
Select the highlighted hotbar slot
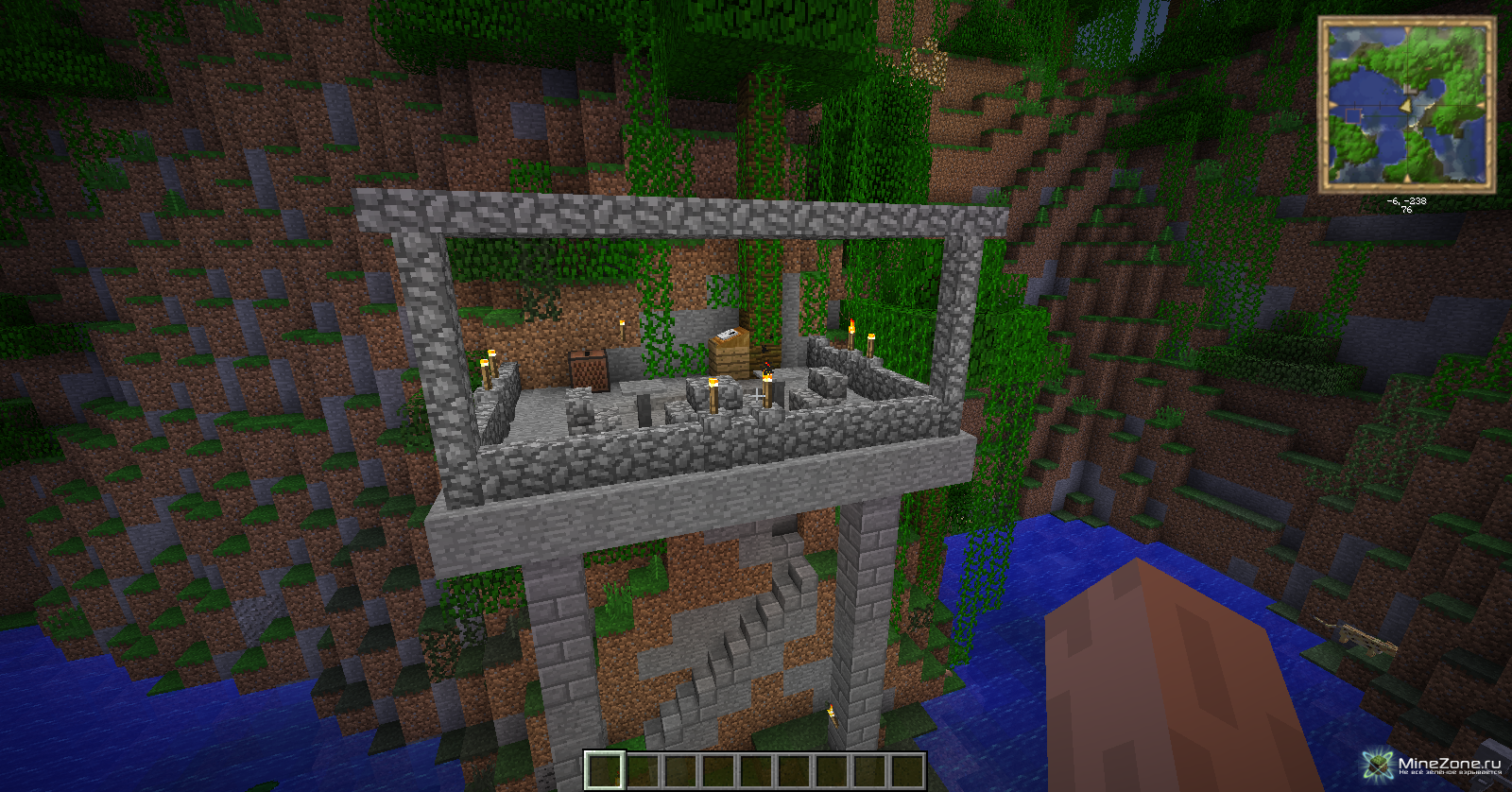tap(604, 770)
